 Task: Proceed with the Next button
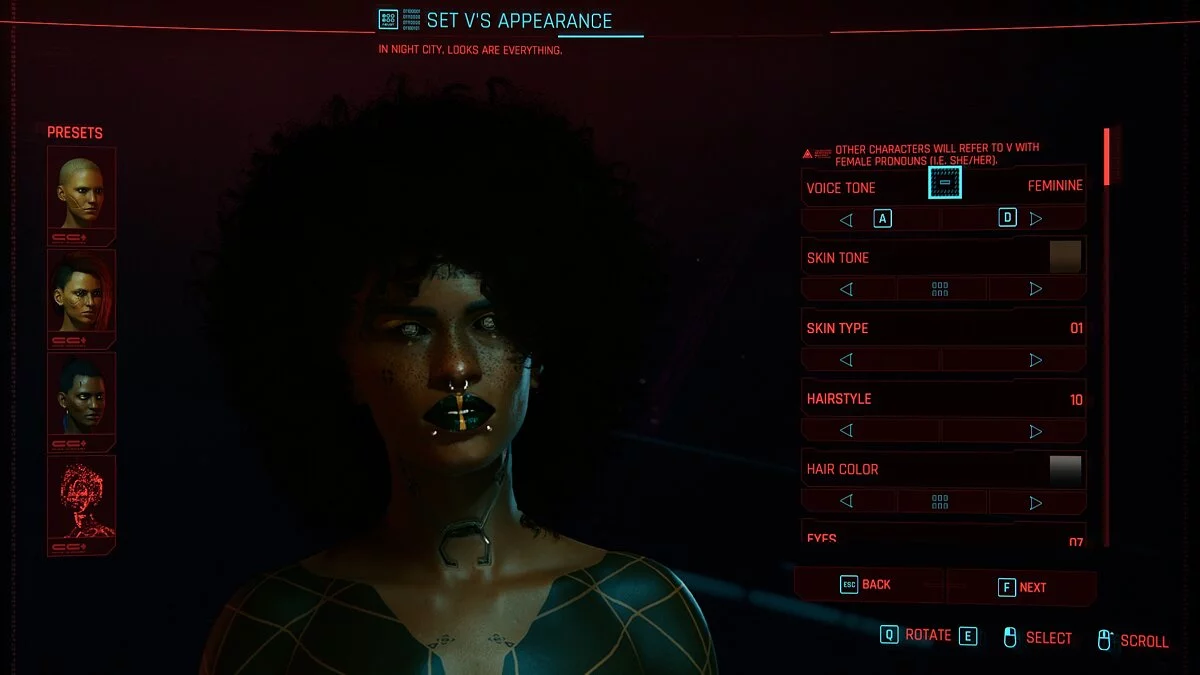coord(1022,587)
